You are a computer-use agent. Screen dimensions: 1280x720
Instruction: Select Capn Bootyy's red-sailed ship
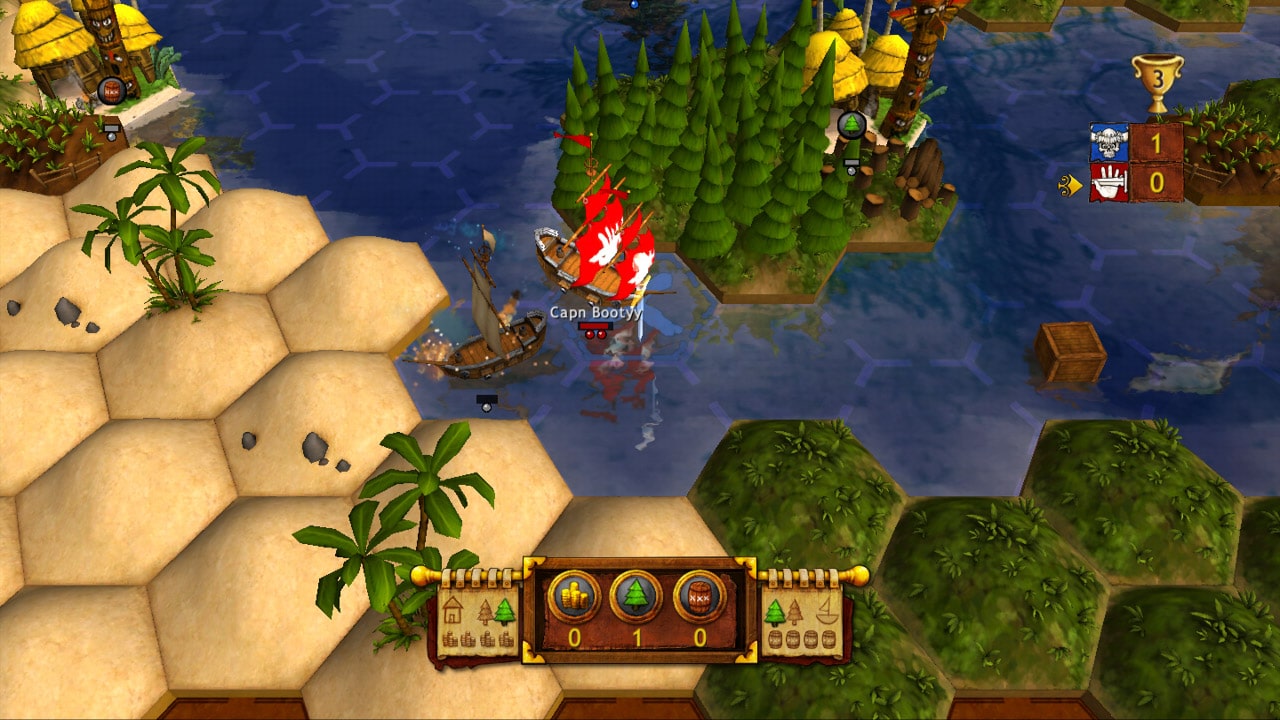600,245
